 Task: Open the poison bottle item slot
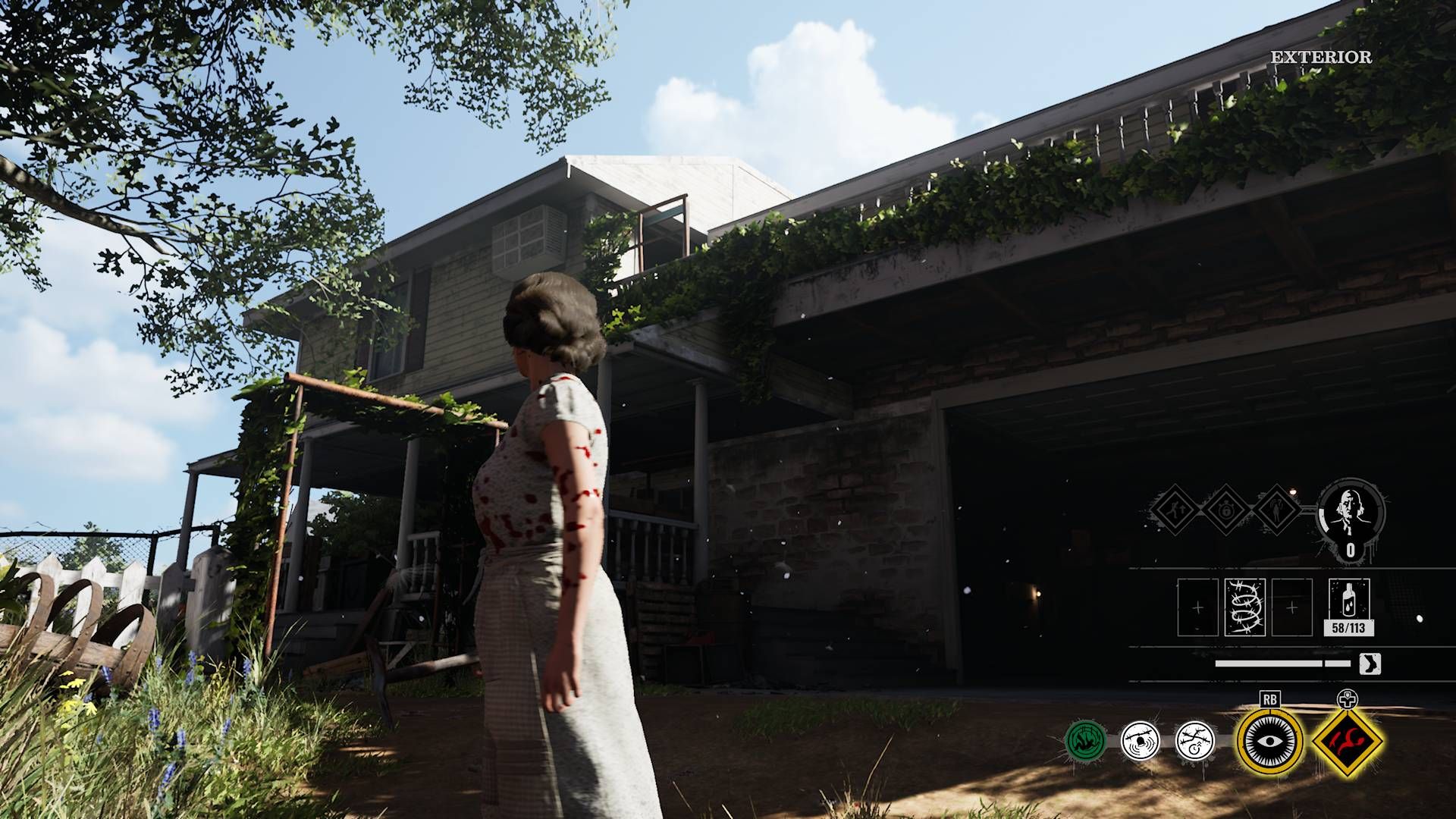pyautogui.click(x=1348, y=599)
